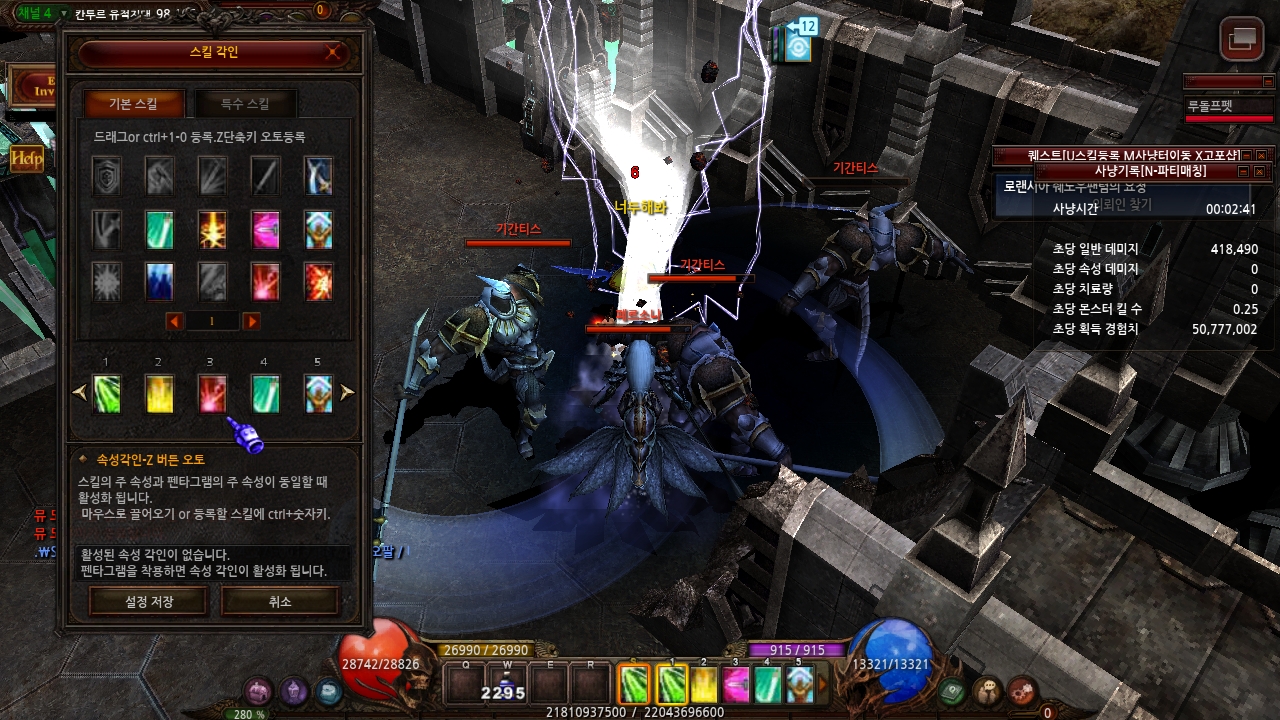Go to next skill page arrow
The height and width of the screenshot is (720, 1280).
point(251,321)
